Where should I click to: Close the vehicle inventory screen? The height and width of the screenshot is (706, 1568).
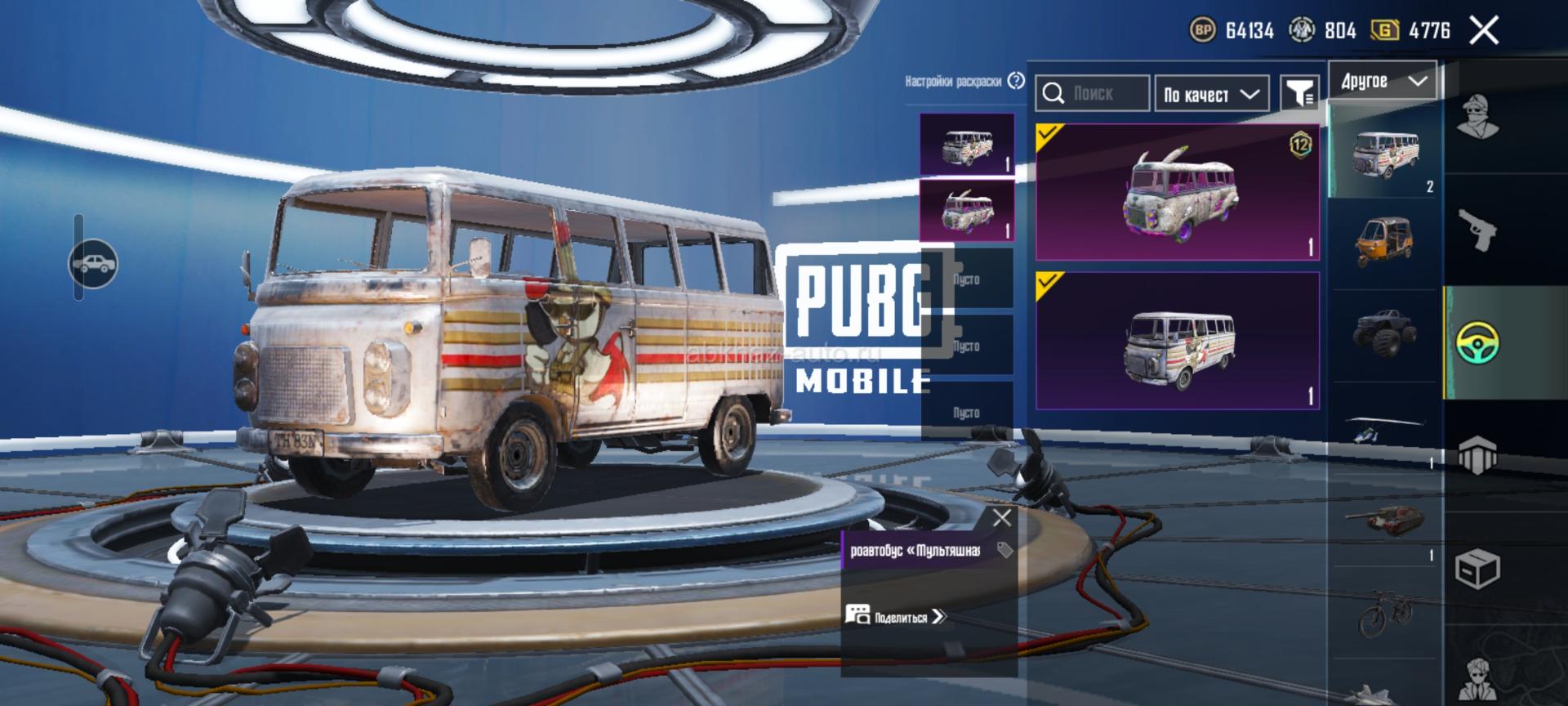click(x=1484, y=31)
